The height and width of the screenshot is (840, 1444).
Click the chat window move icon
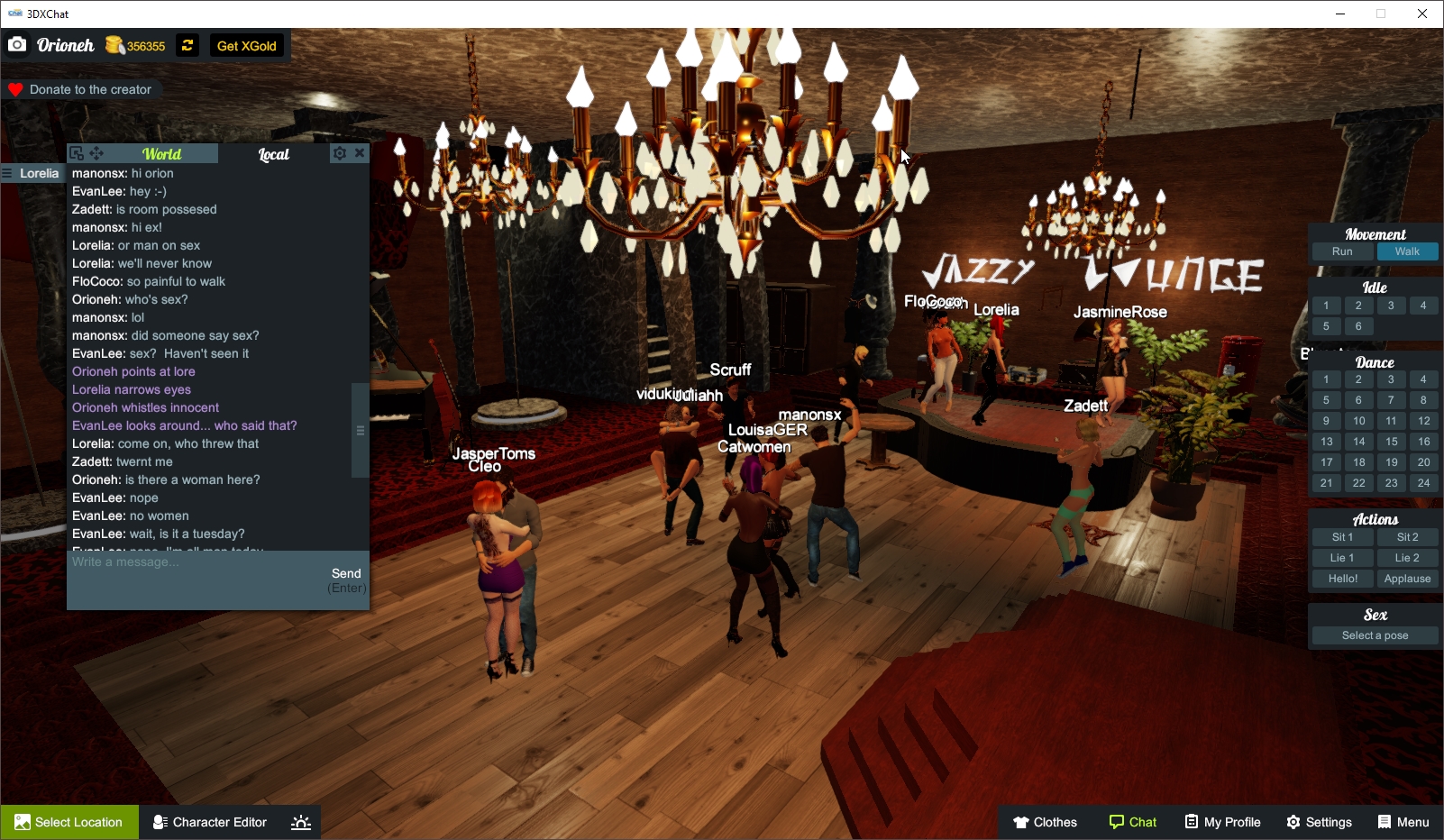point(96,153)
